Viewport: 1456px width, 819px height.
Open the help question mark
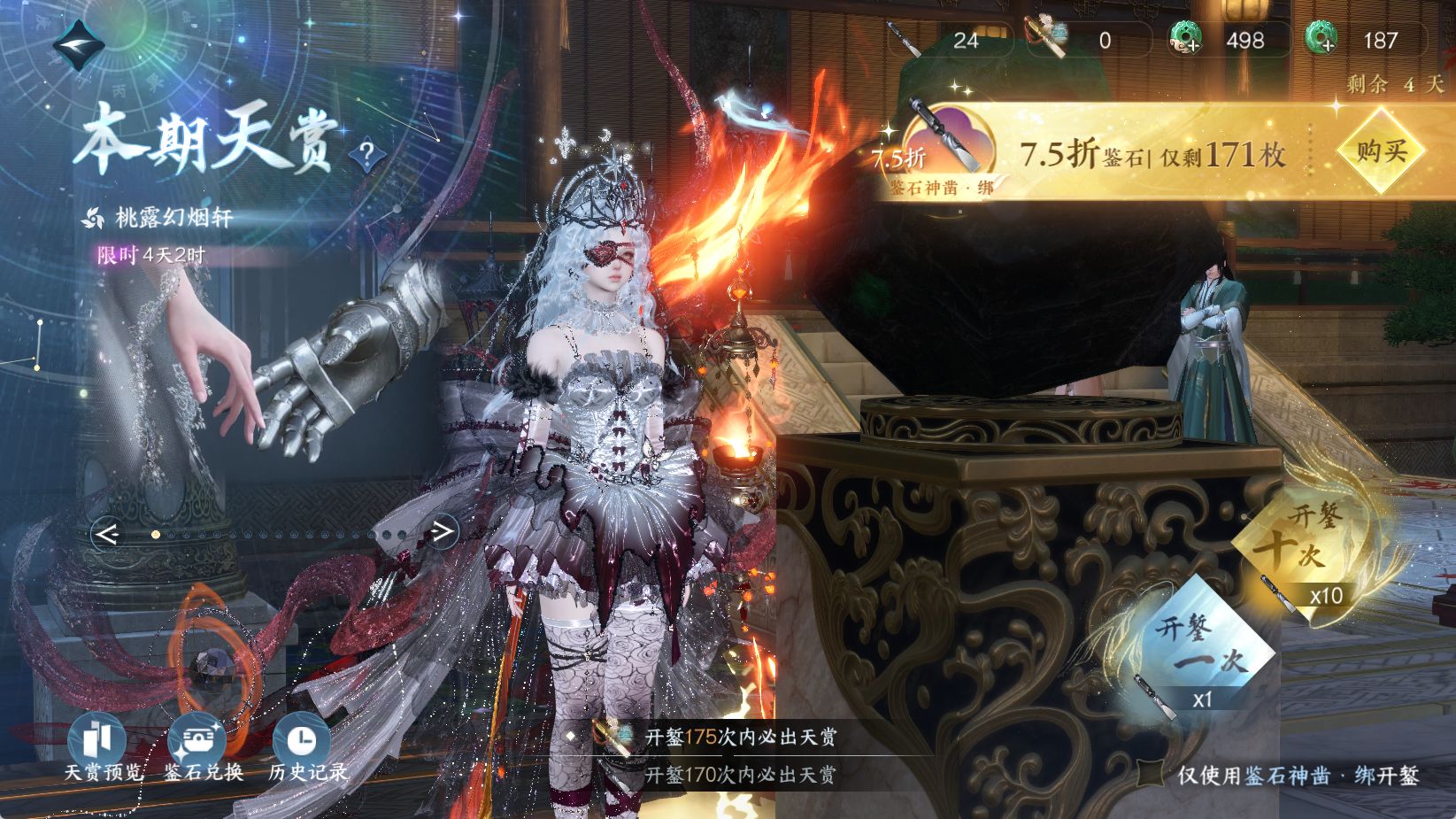pos(366,157)
